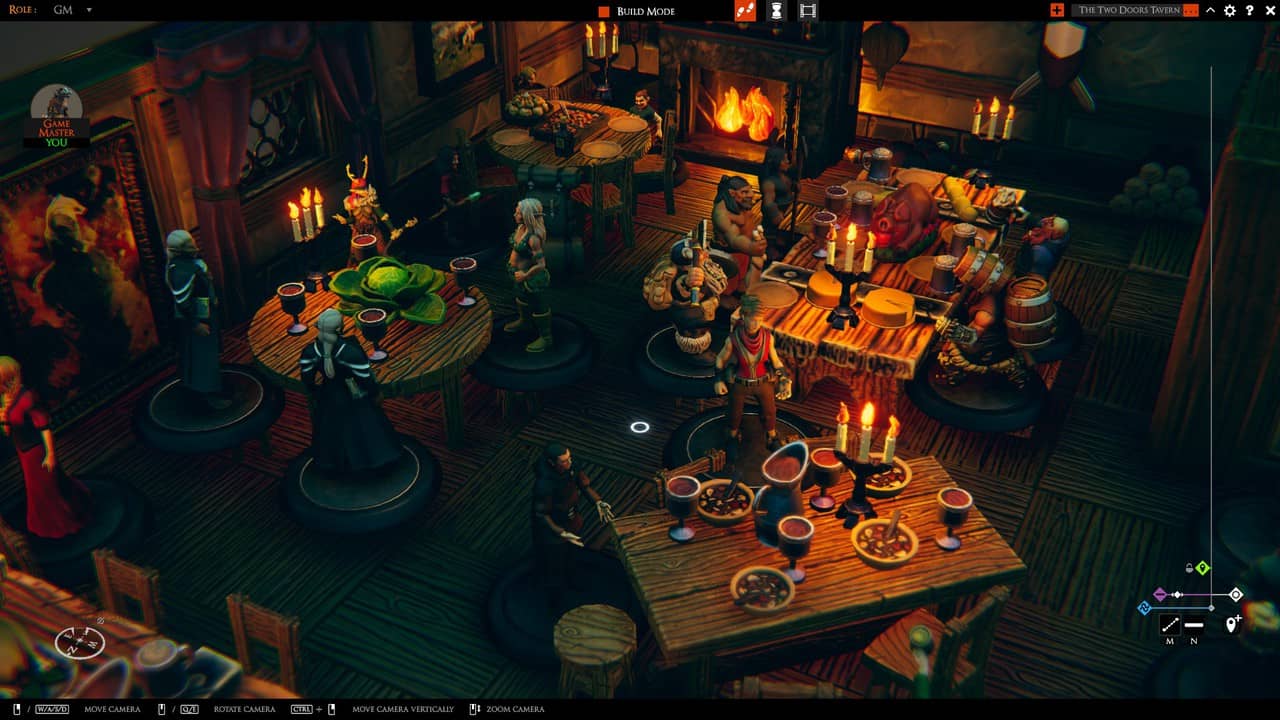Click the Build Mode label in the menu bar
The width and height of the screenshot is (1280, 720).
point(646,11)
